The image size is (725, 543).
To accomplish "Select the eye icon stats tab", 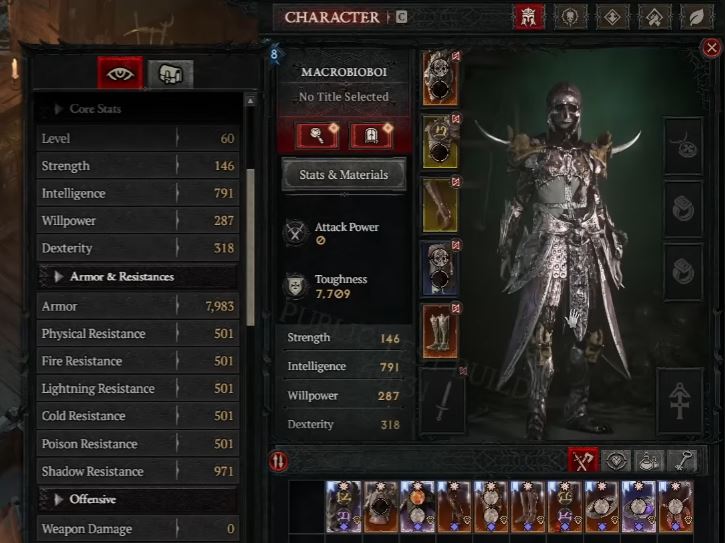I will point(119,73).
